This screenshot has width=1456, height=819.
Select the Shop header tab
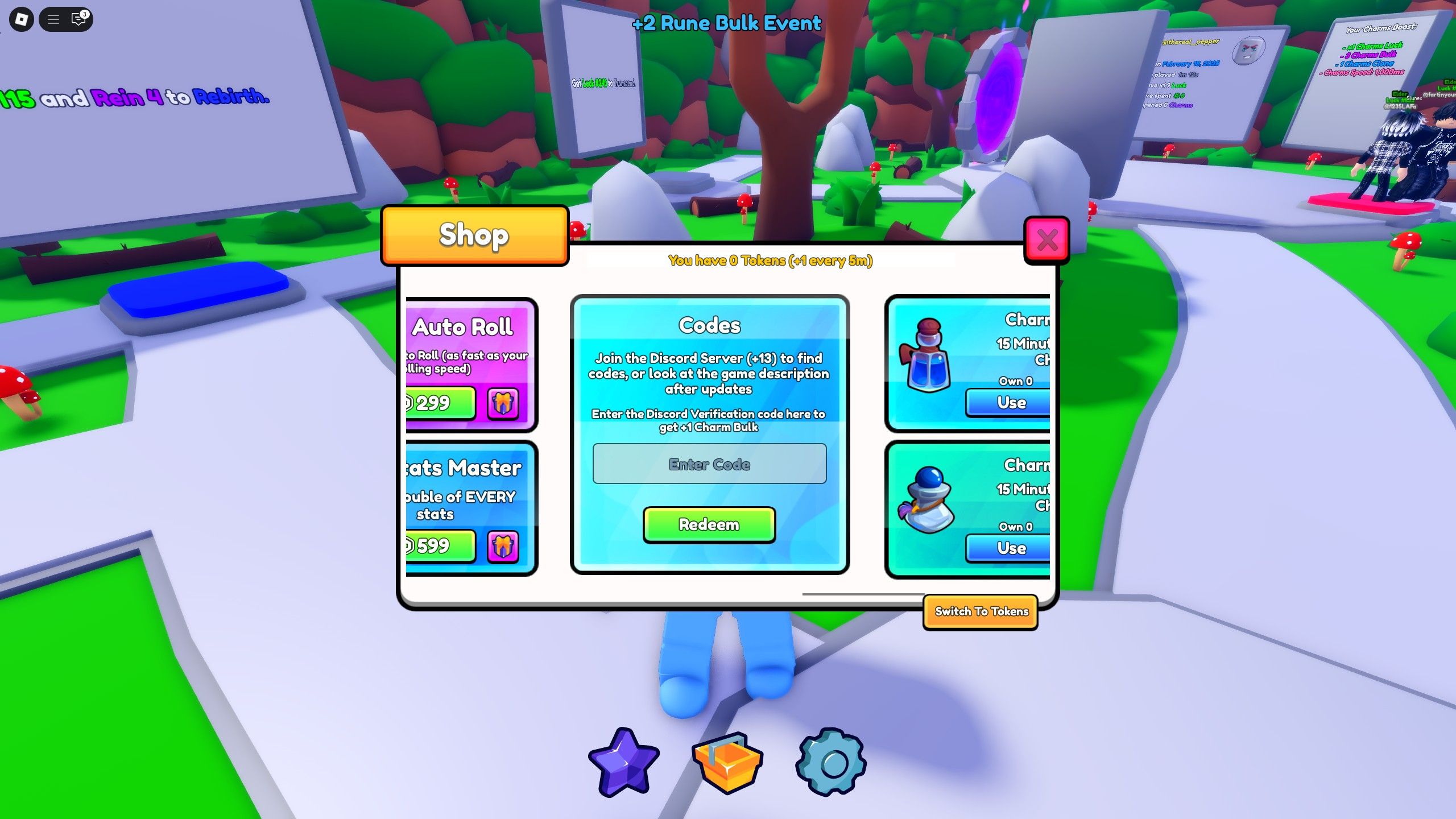point(474,235)
